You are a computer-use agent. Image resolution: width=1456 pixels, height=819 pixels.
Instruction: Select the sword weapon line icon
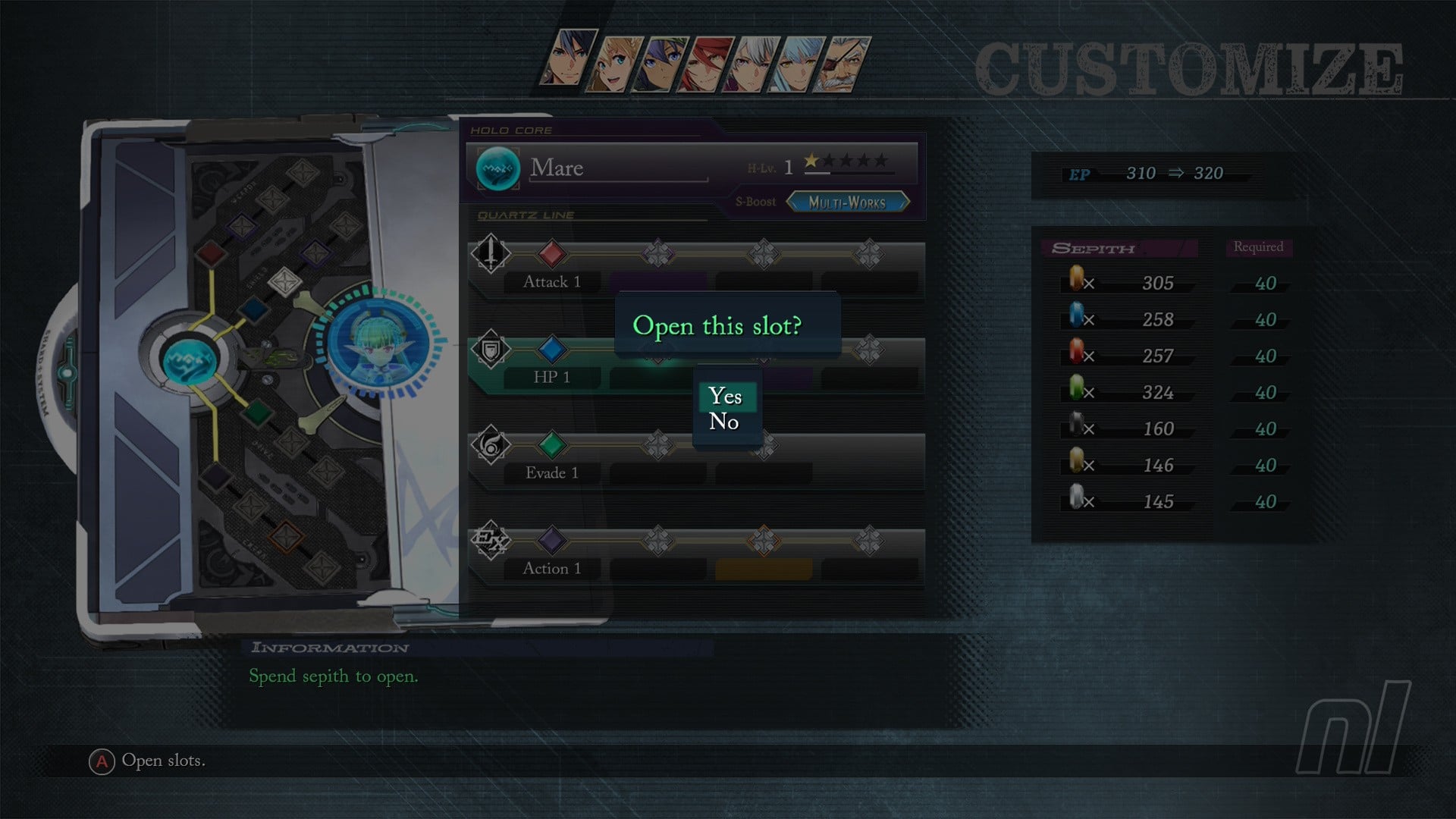coord(491,253)
